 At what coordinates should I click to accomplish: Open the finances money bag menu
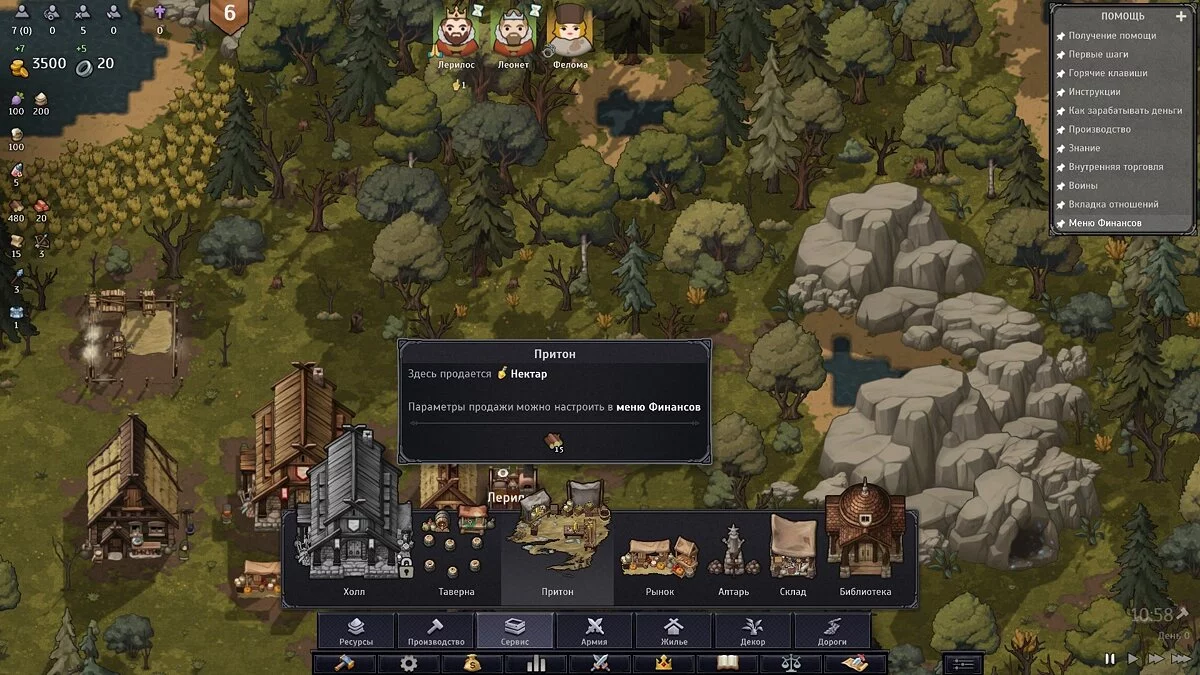click(x=472, y=663)
